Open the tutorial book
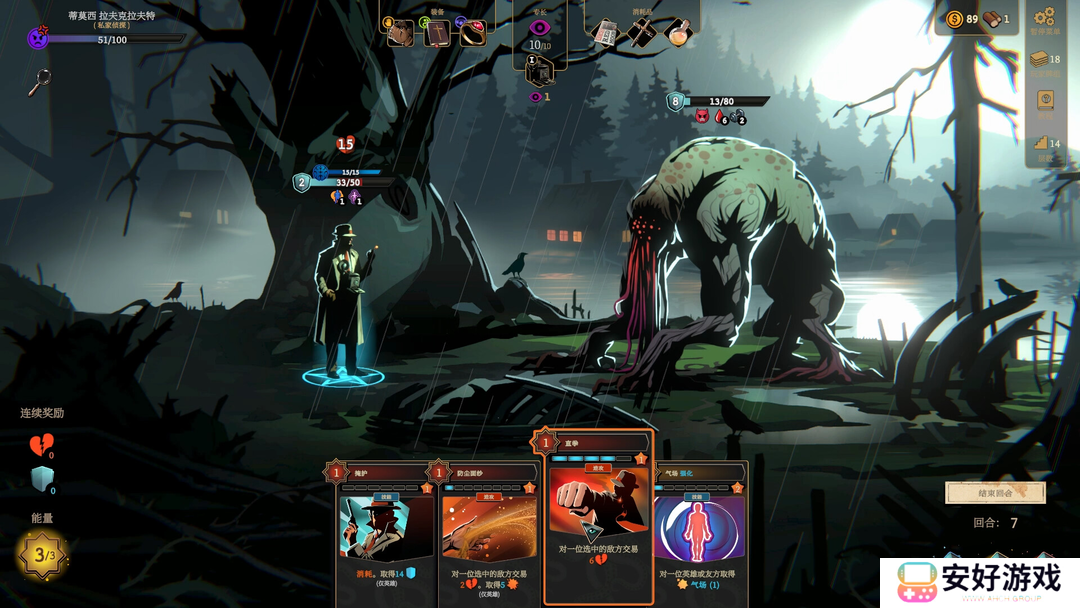1080x608 pixels. [x=1046, y=101]
